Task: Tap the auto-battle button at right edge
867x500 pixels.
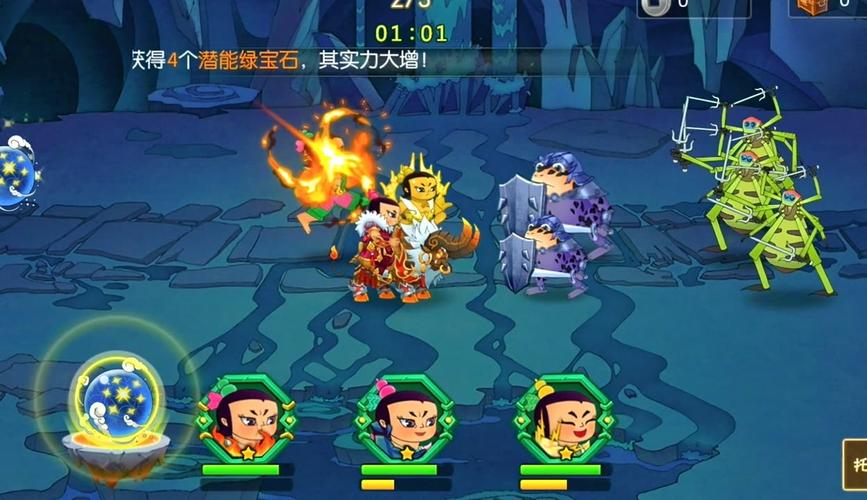Action: (x=856, y=465)
